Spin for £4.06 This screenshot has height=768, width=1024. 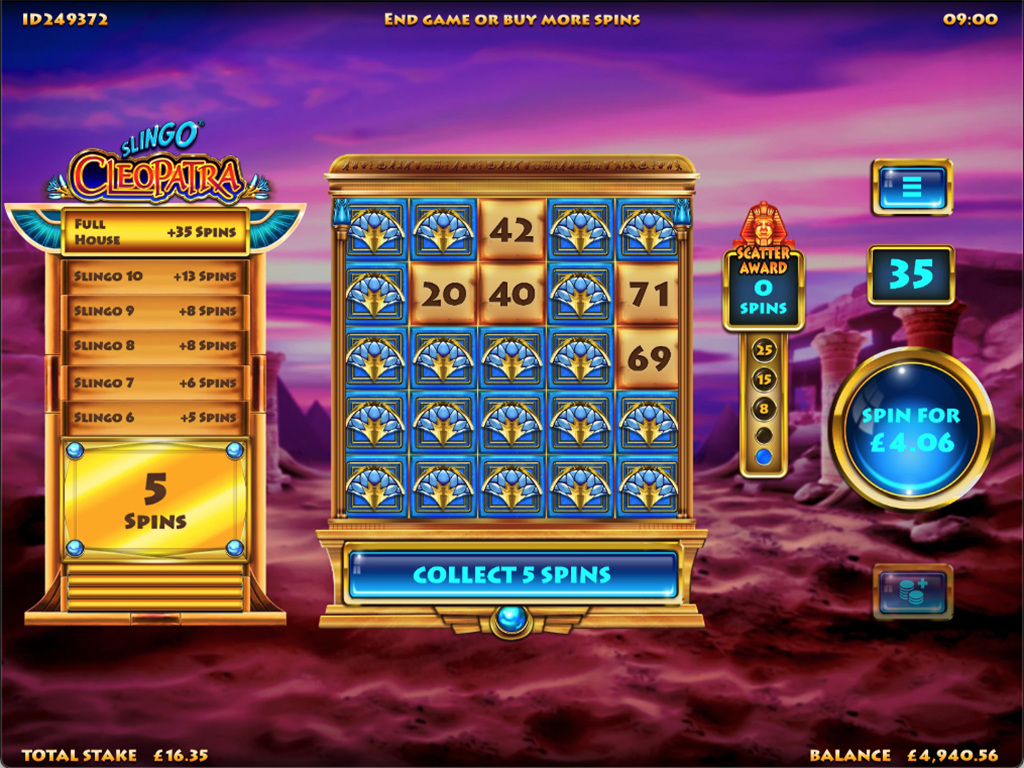pos(911,430)
